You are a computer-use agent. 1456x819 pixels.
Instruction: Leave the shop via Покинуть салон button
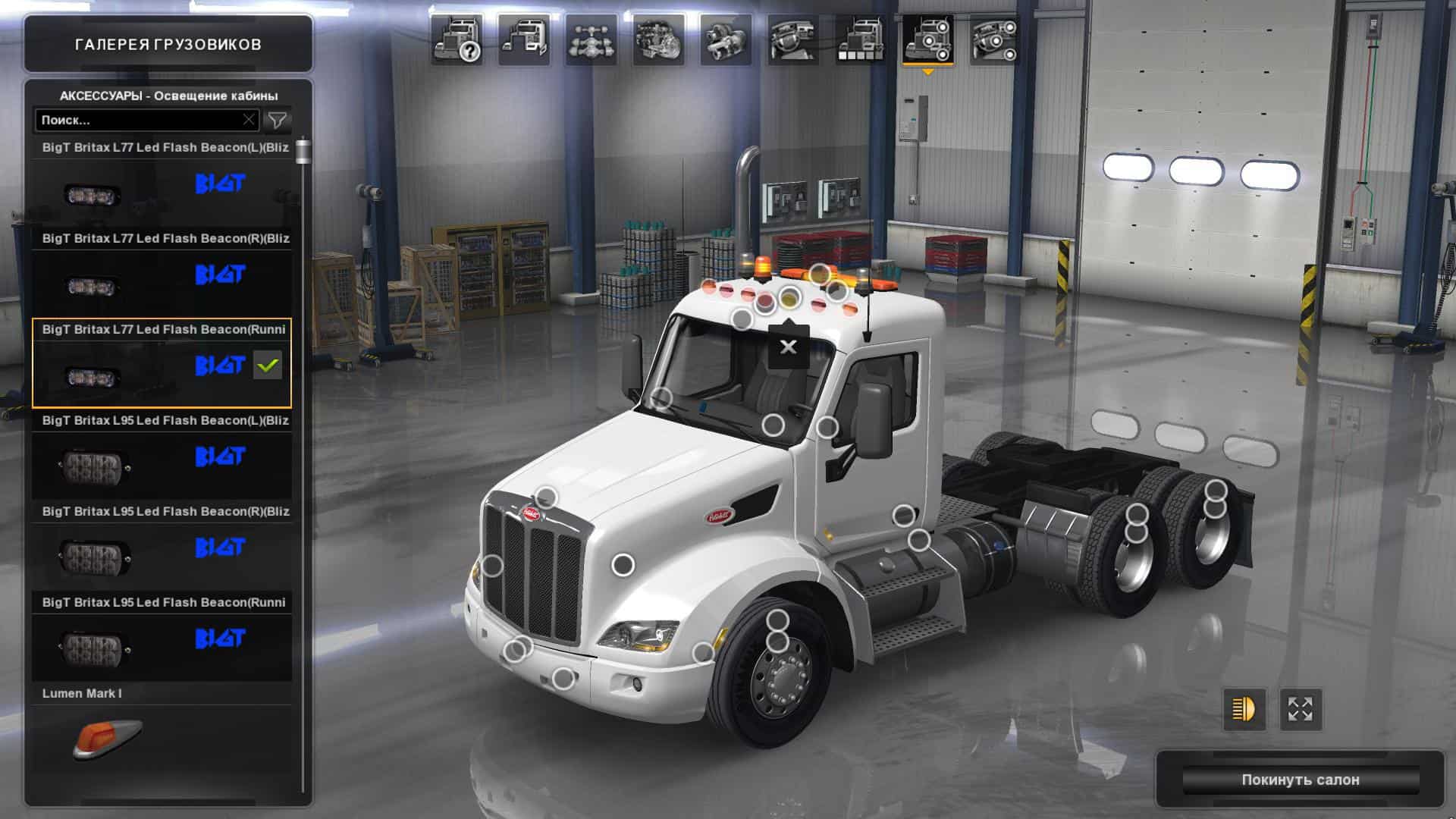coord(1300,780)
